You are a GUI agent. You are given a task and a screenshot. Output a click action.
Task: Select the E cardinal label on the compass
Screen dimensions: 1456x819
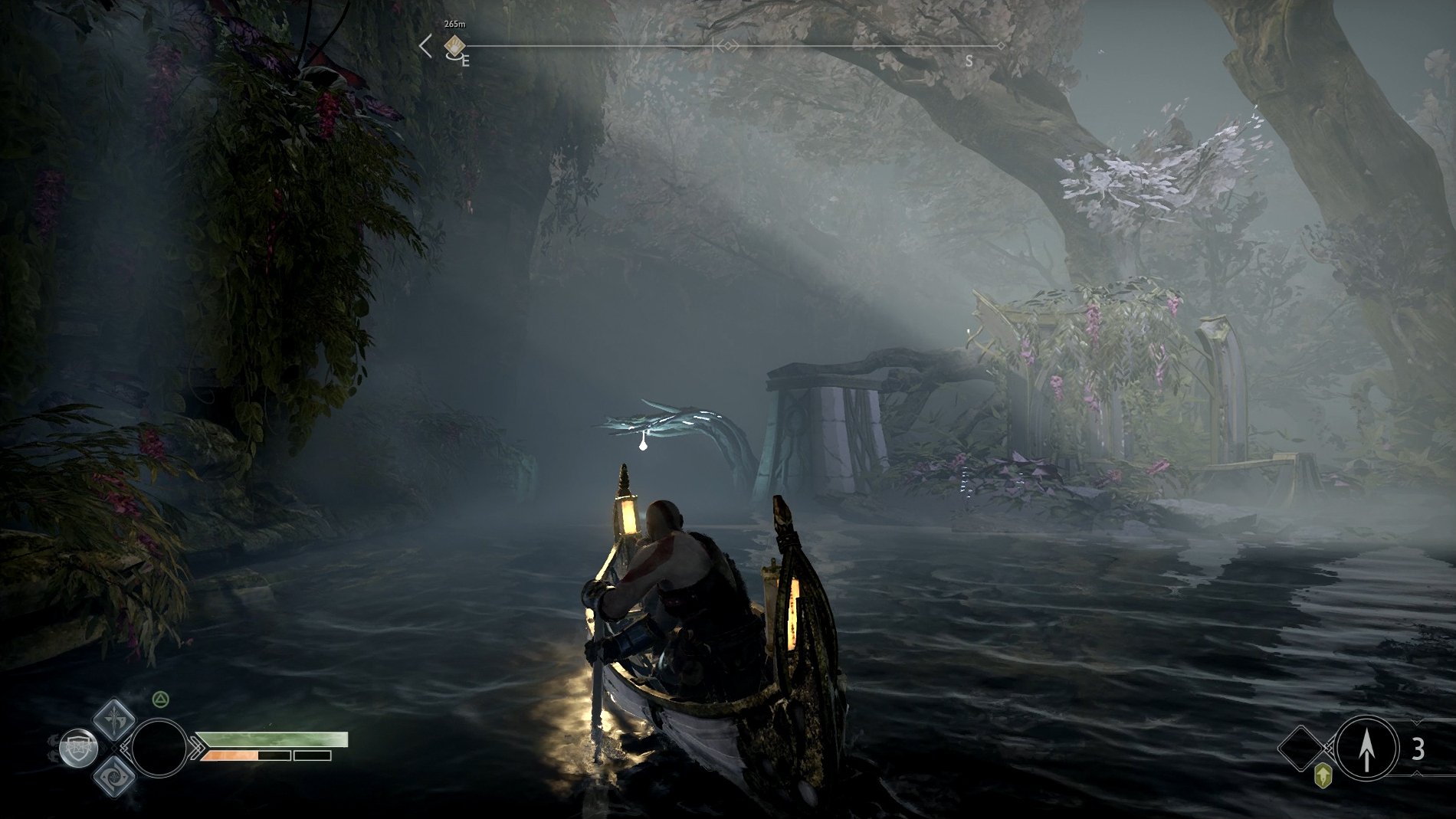point(466,61)
